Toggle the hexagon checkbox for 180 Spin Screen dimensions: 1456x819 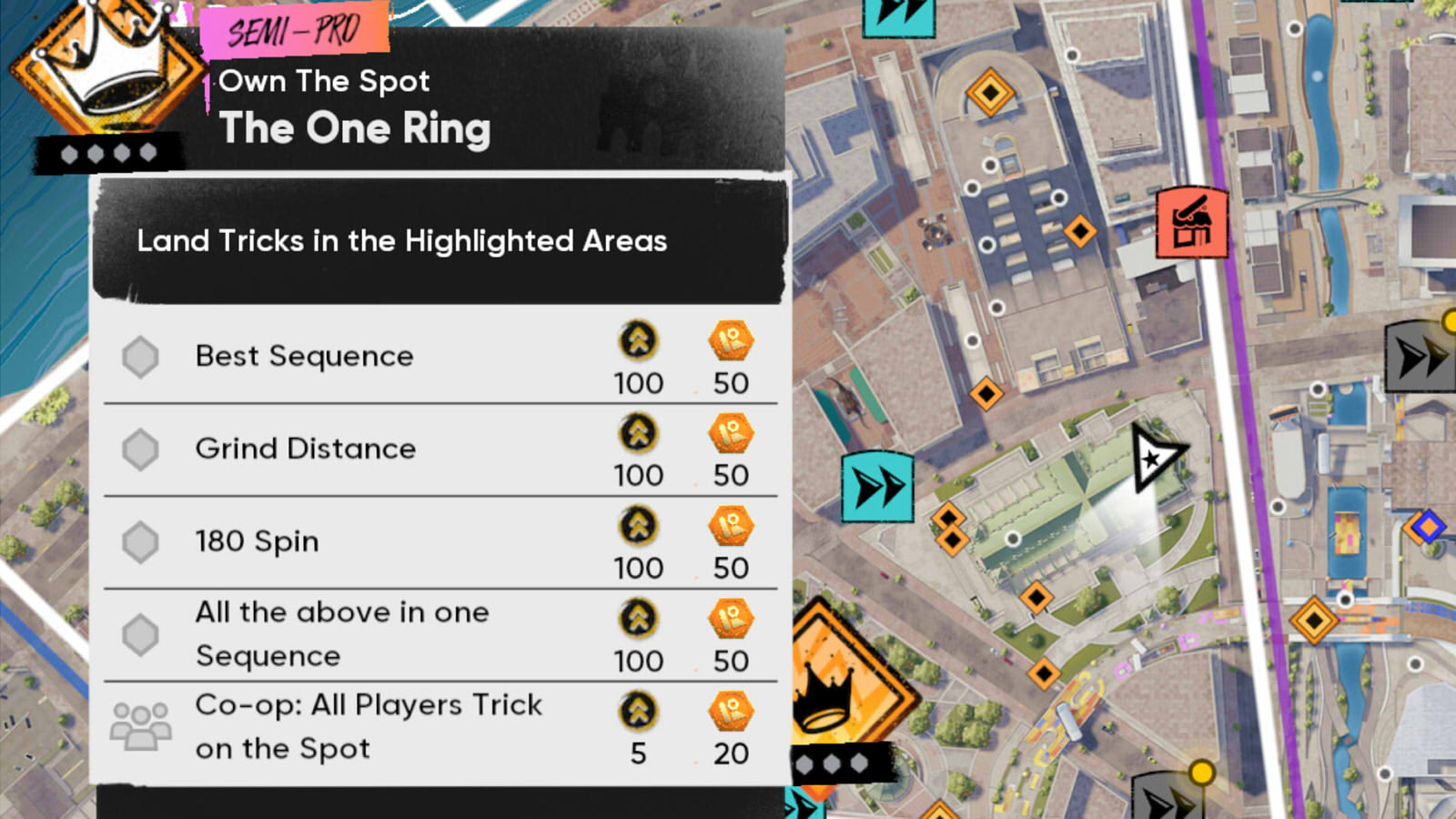point(142,541)
